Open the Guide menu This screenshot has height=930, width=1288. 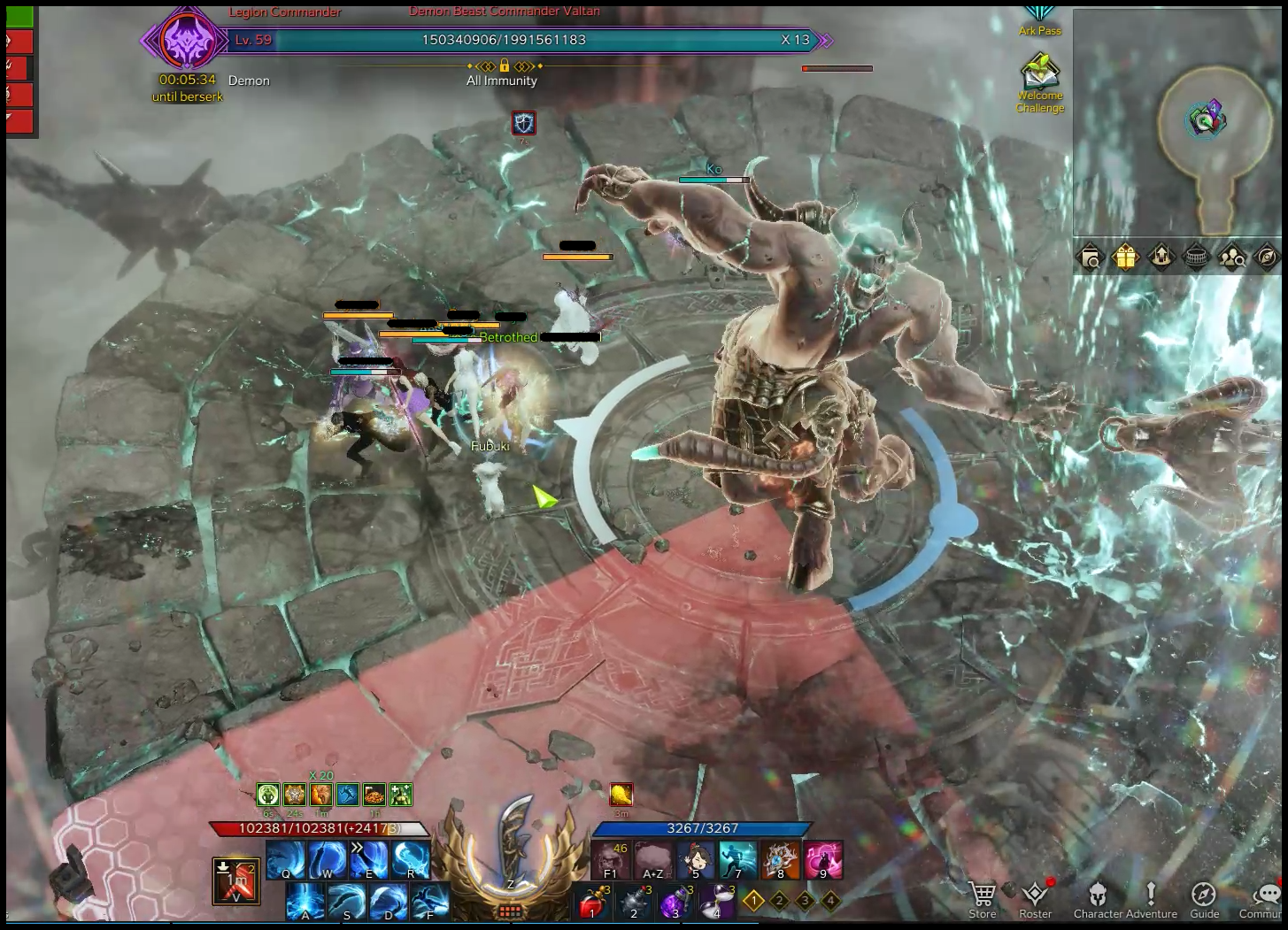tap(1204, 897)
